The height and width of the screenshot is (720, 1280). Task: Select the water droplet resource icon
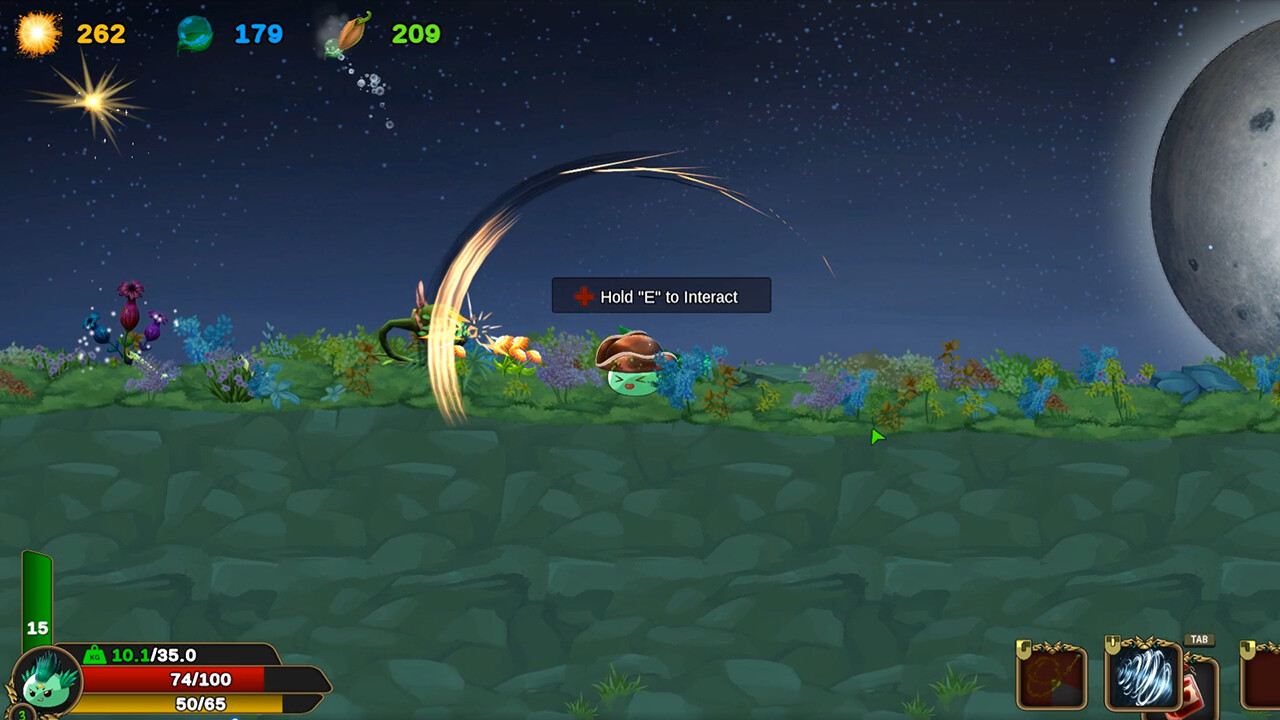pos(196,31)
